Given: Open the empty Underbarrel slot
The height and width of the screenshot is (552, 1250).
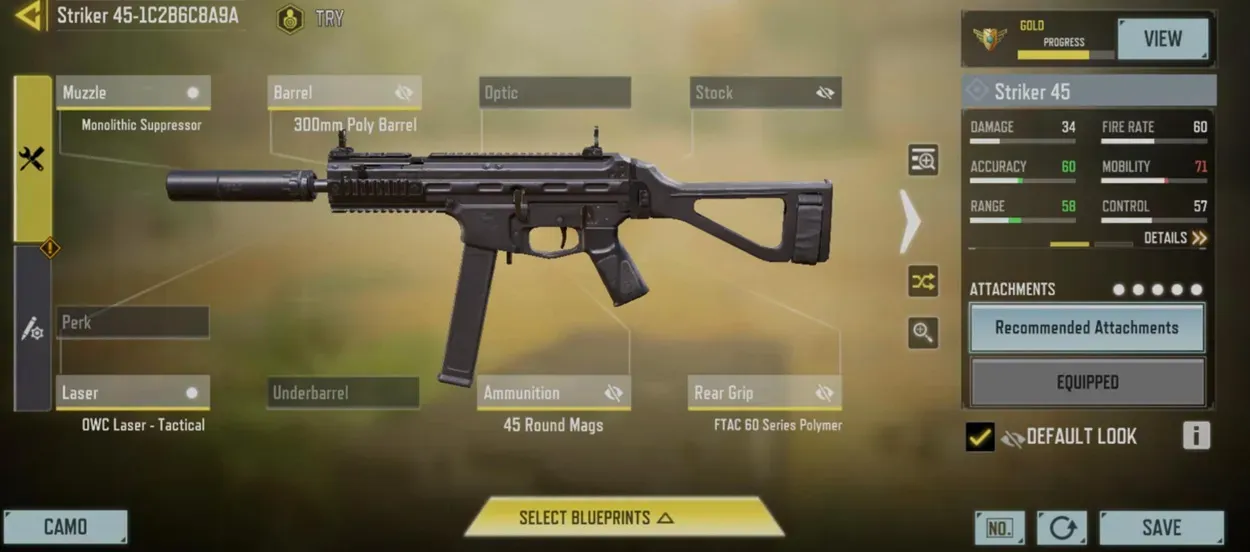Looking at the screenshot, I should tap(343, 392).
